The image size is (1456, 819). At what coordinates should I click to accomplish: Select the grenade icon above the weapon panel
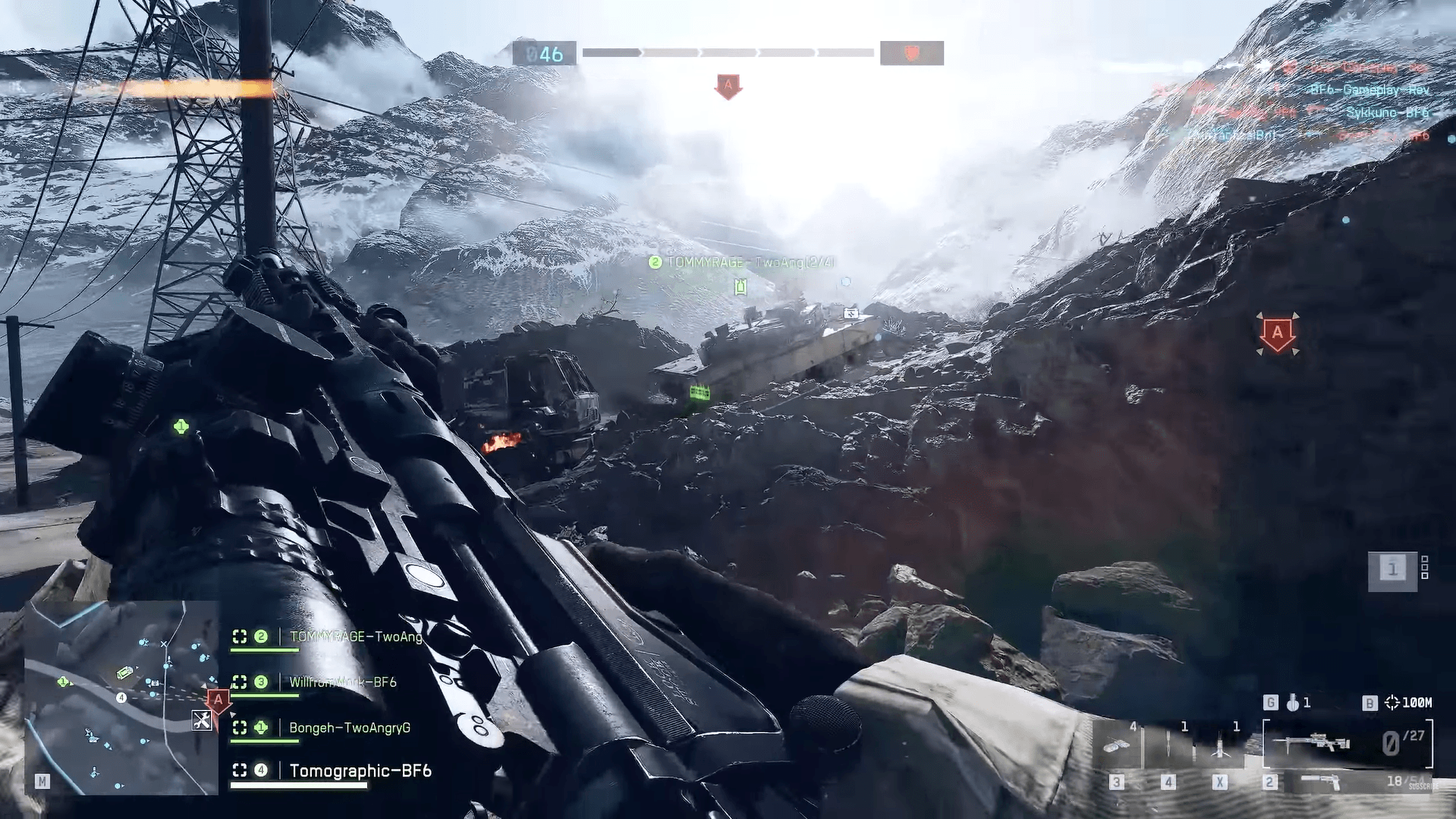tap(1292, 703)
